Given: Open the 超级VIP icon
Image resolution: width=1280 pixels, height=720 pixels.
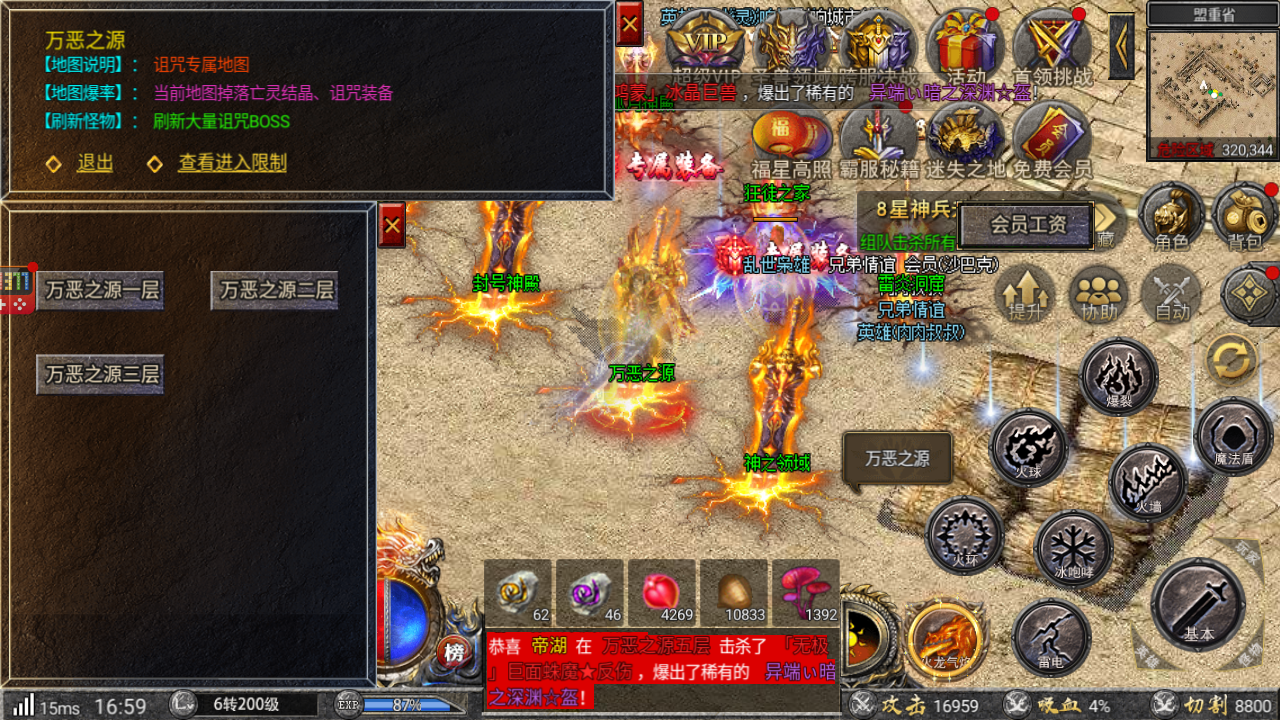Looking at the screenshot, I should pyautogui.click(x=706, y=45).
